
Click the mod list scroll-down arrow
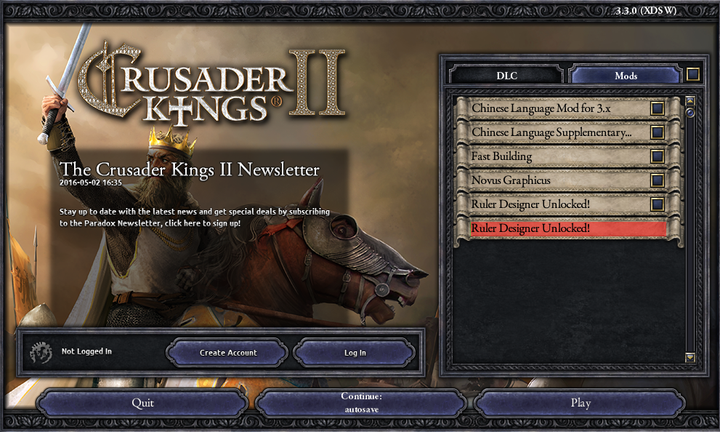click(689, 357)
